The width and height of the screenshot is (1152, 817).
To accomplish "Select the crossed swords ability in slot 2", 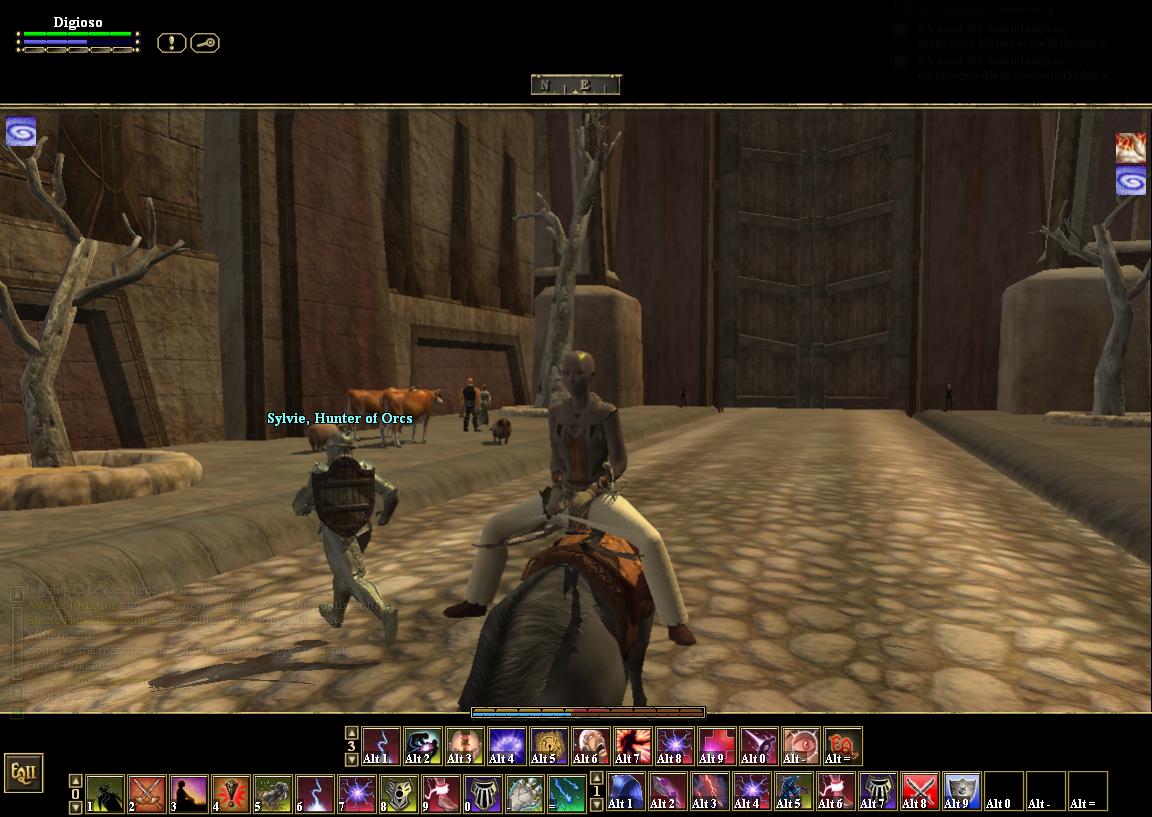I will [147, 793].
